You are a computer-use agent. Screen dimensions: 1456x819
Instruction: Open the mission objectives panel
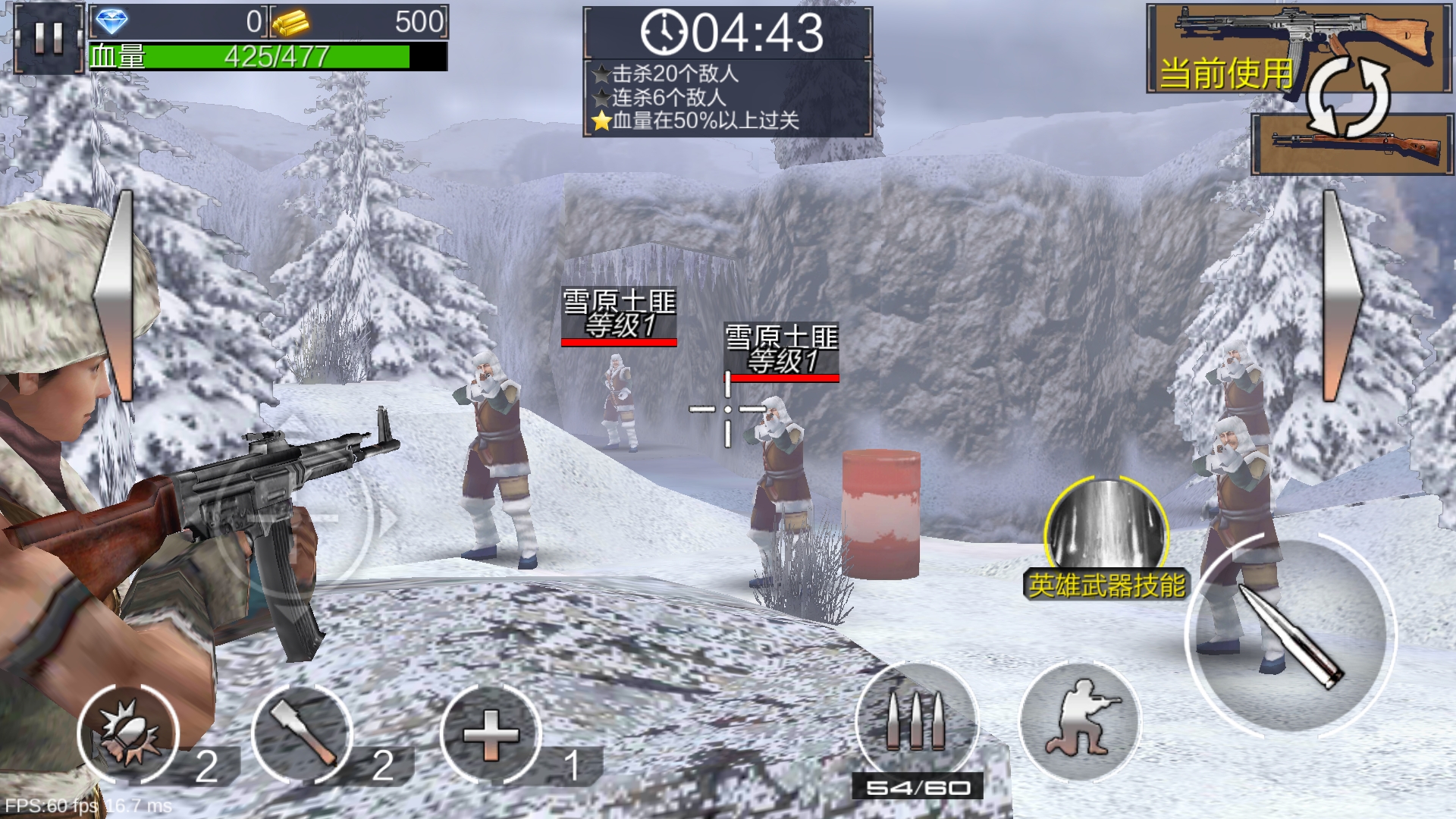click(x=728, y=97)
